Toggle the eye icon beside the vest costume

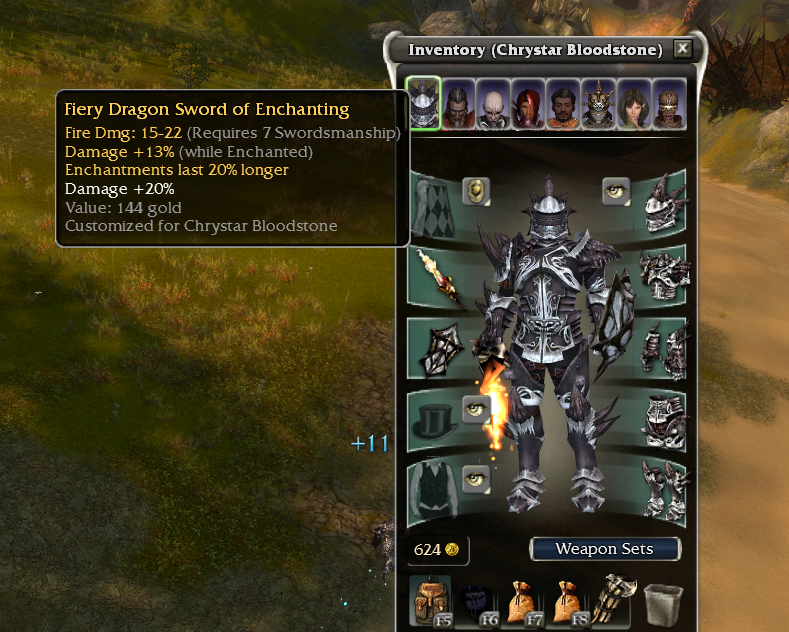pyautogui.click(x=477, y=477)
